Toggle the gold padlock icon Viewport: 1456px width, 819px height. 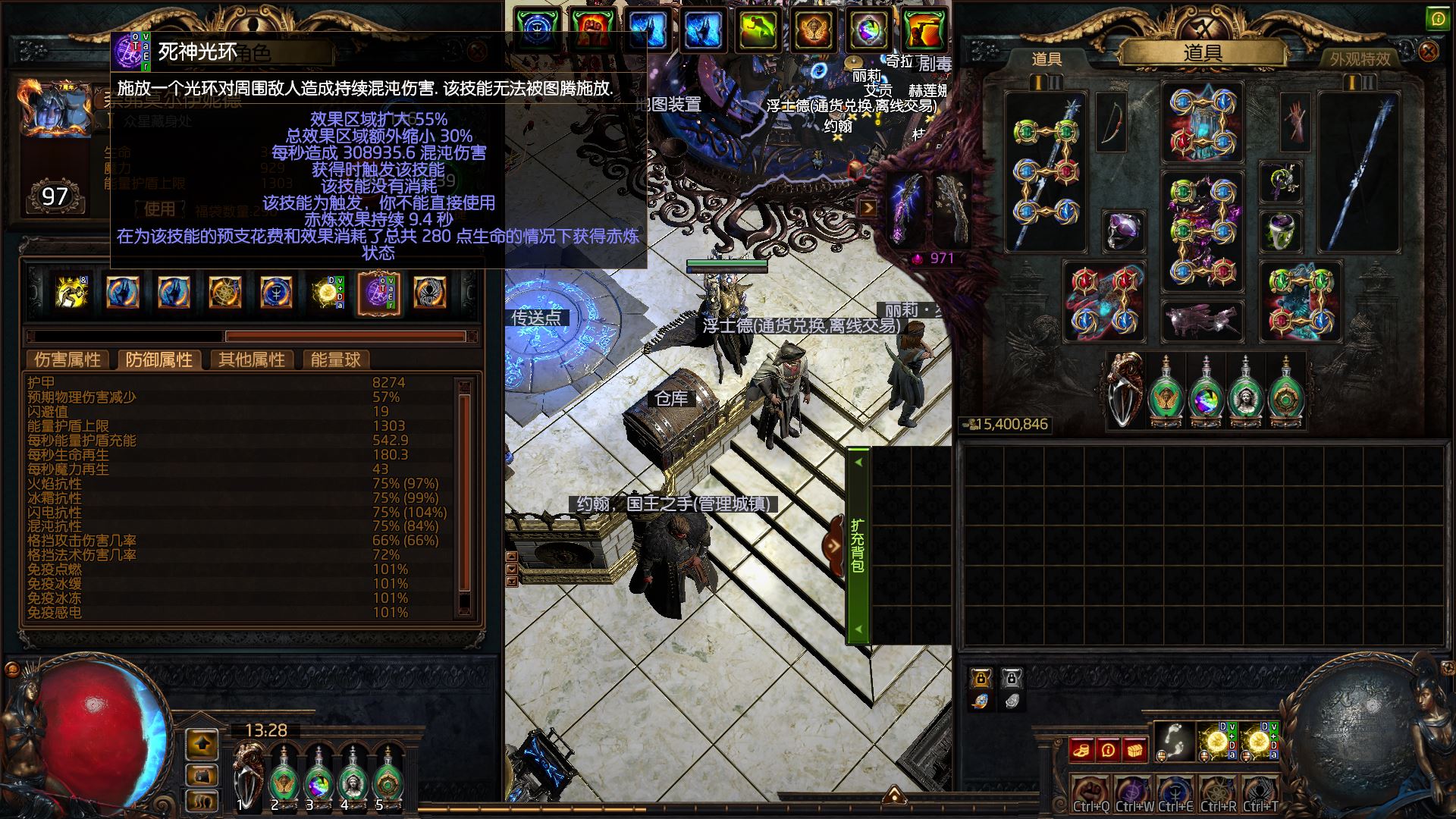(x=981, y=677)
